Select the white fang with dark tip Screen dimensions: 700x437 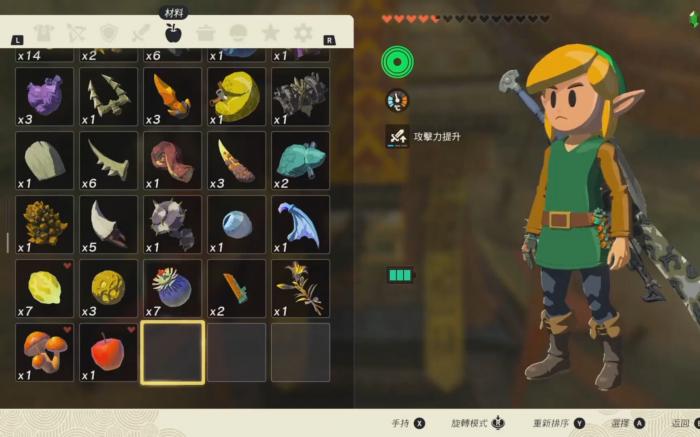pyautogui.click(x=108, y=224)
